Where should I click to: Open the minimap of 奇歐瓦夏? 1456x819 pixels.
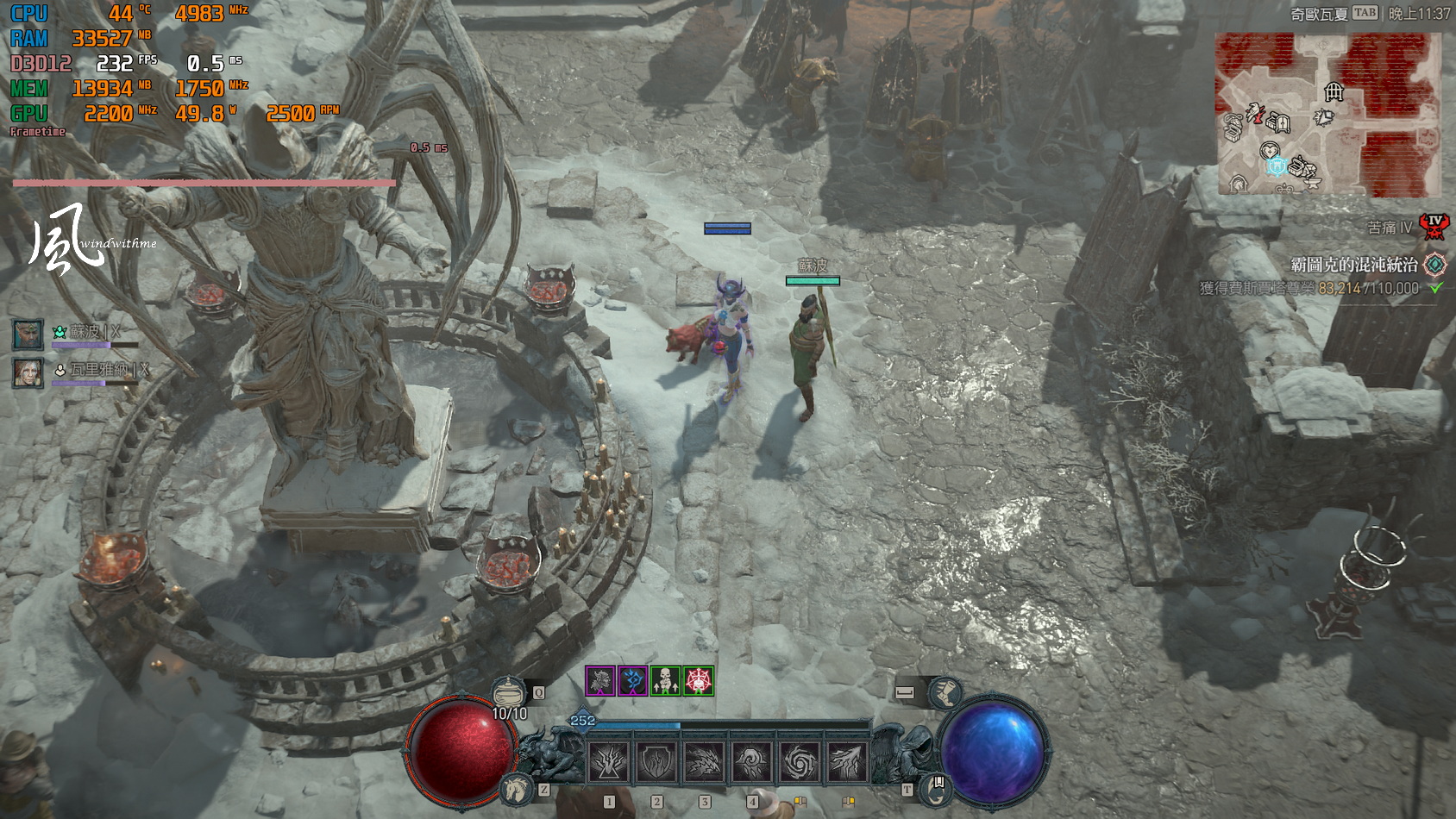tap(1327, 114)
